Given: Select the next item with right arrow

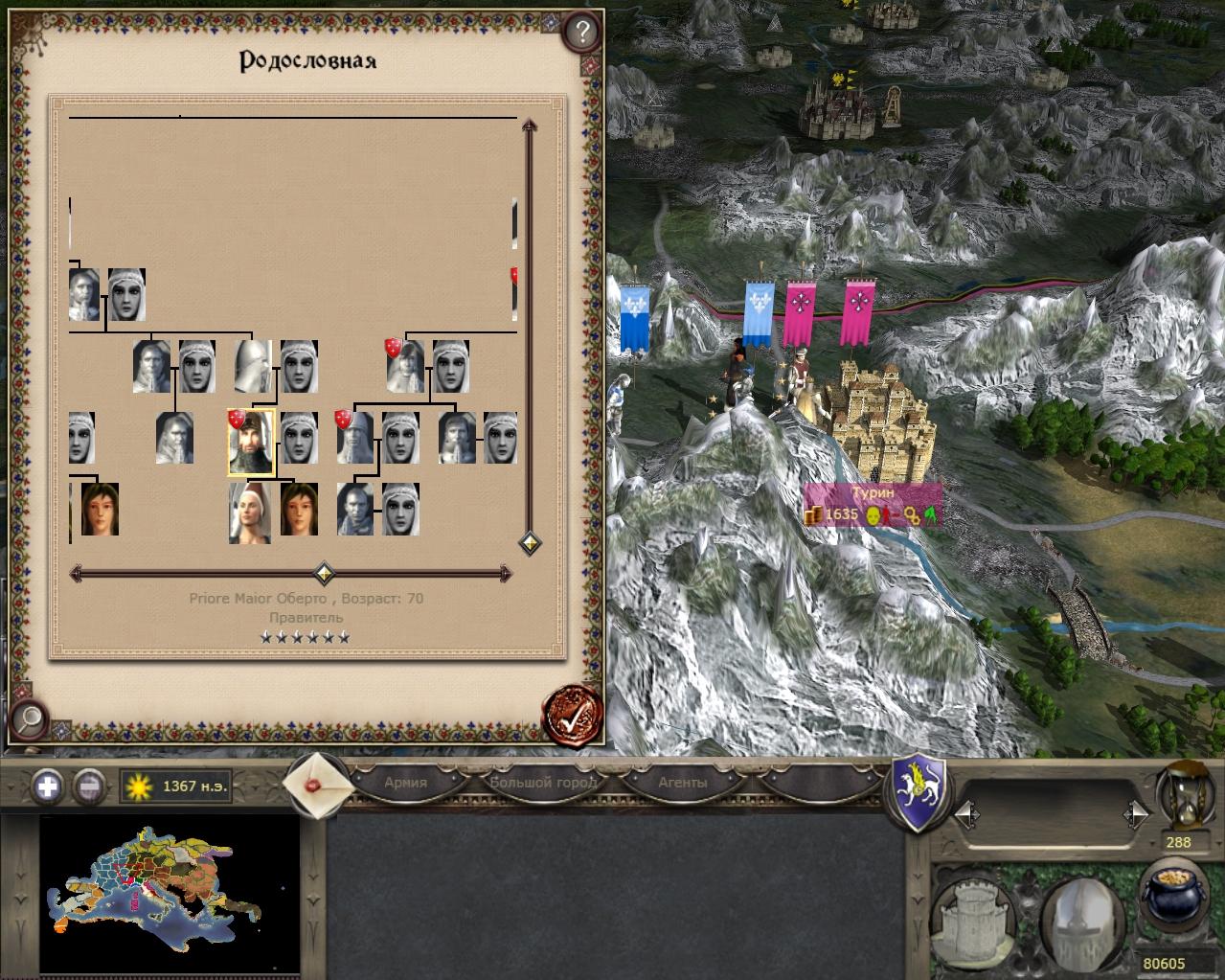Looking at the screenshot, I should [x=1136, y=815].
